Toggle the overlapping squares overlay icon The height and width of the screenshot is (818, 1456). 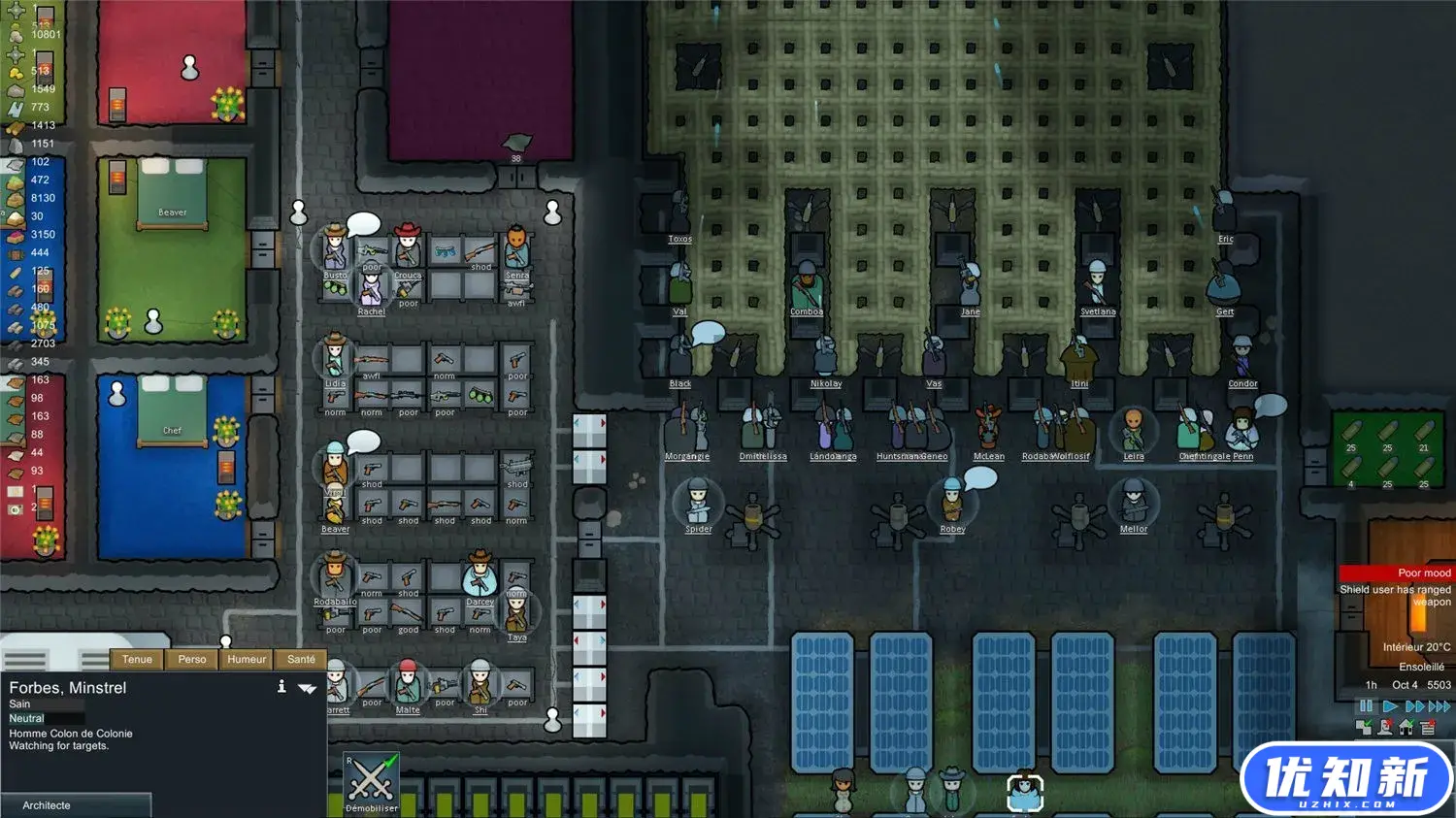1364,727
